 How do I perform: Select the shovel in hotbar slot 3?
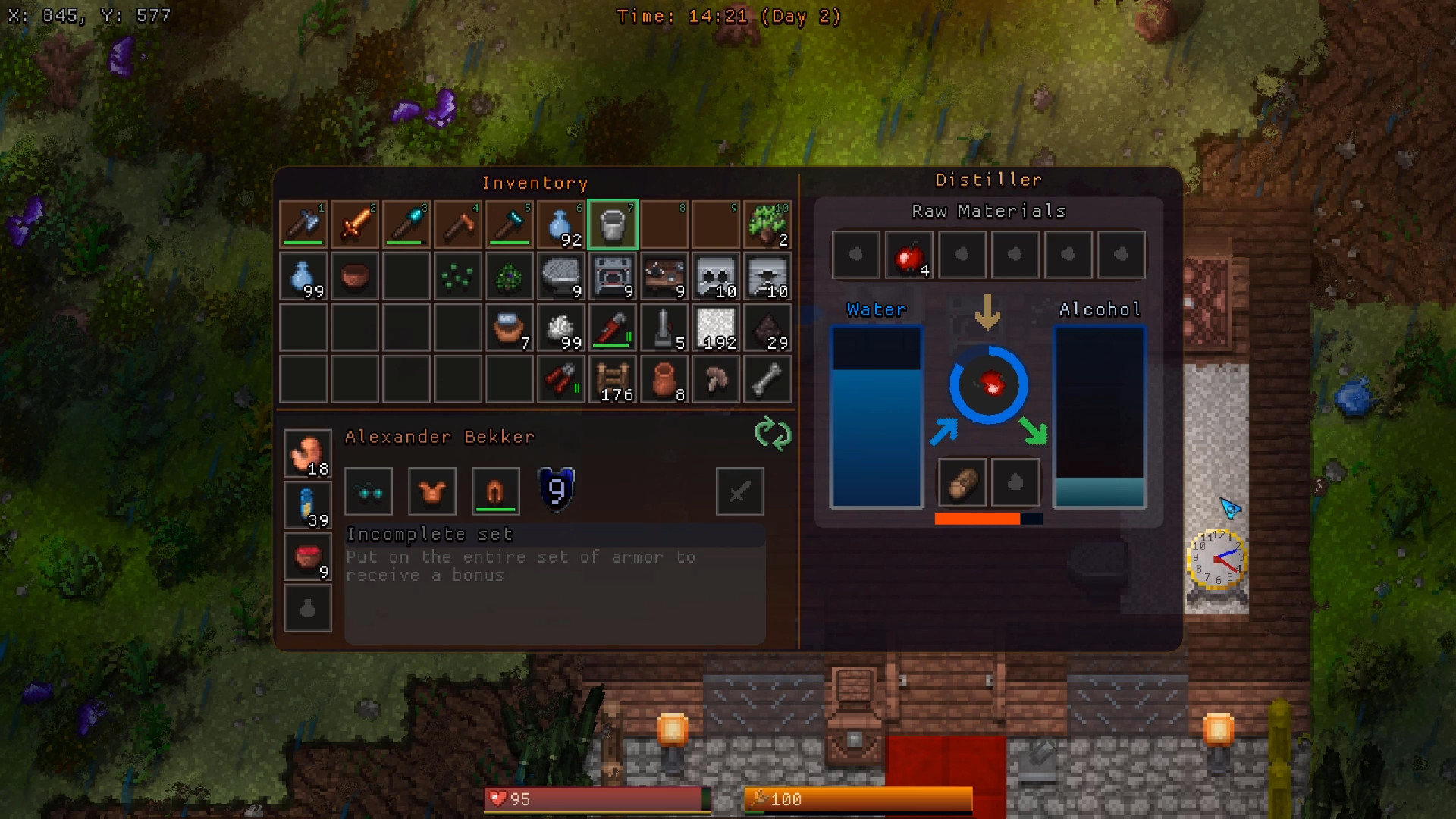(406, 224)
